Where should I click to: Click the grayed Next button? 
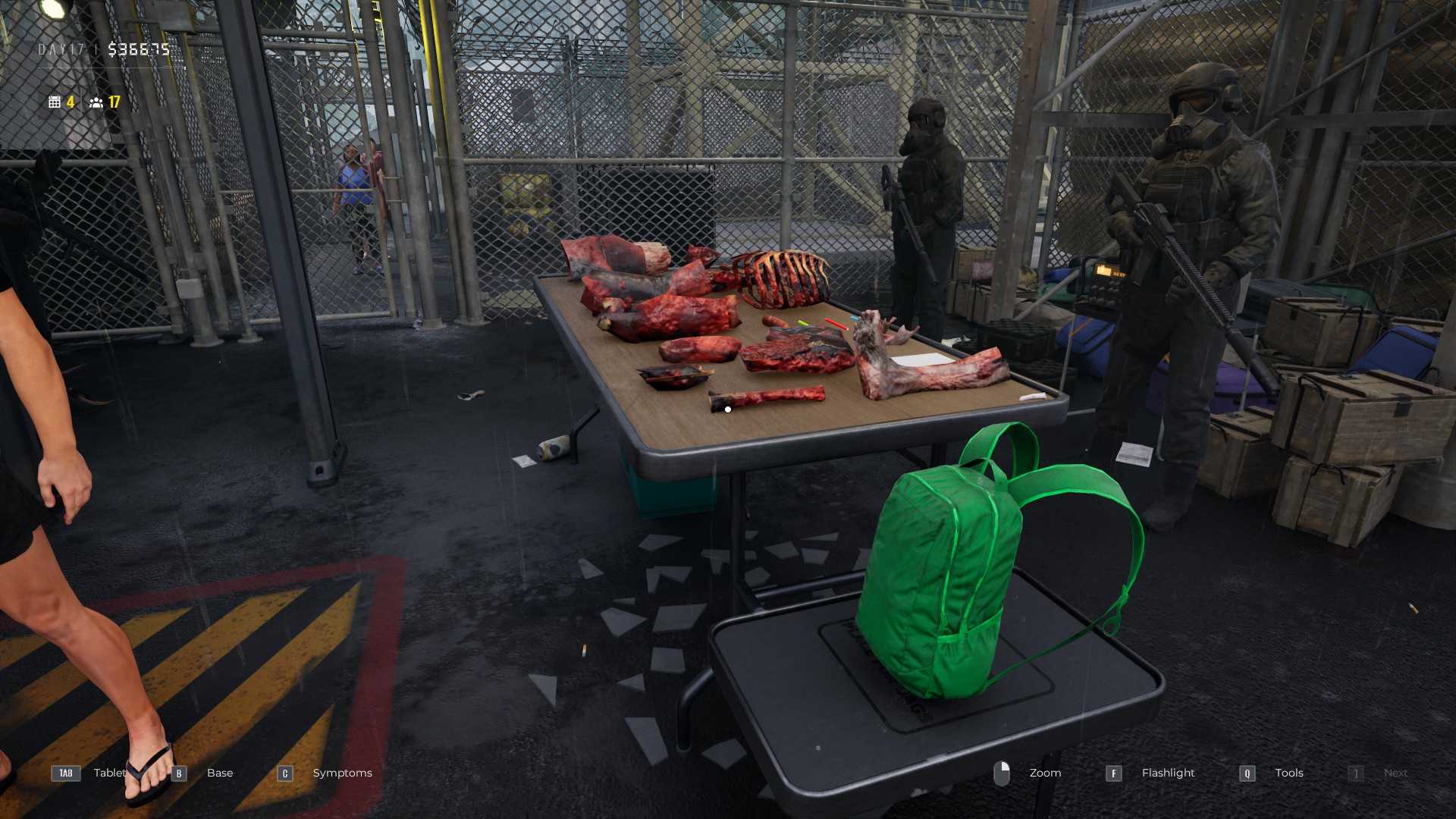pyautogui.click(x=1395, y=773)
